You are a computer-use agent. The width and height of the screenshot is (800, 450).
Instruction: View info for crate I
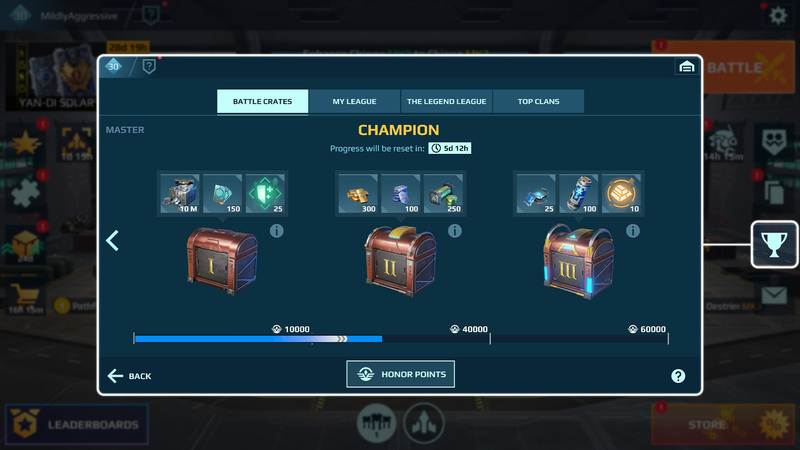pyautogui.click(x=276, y=231)
